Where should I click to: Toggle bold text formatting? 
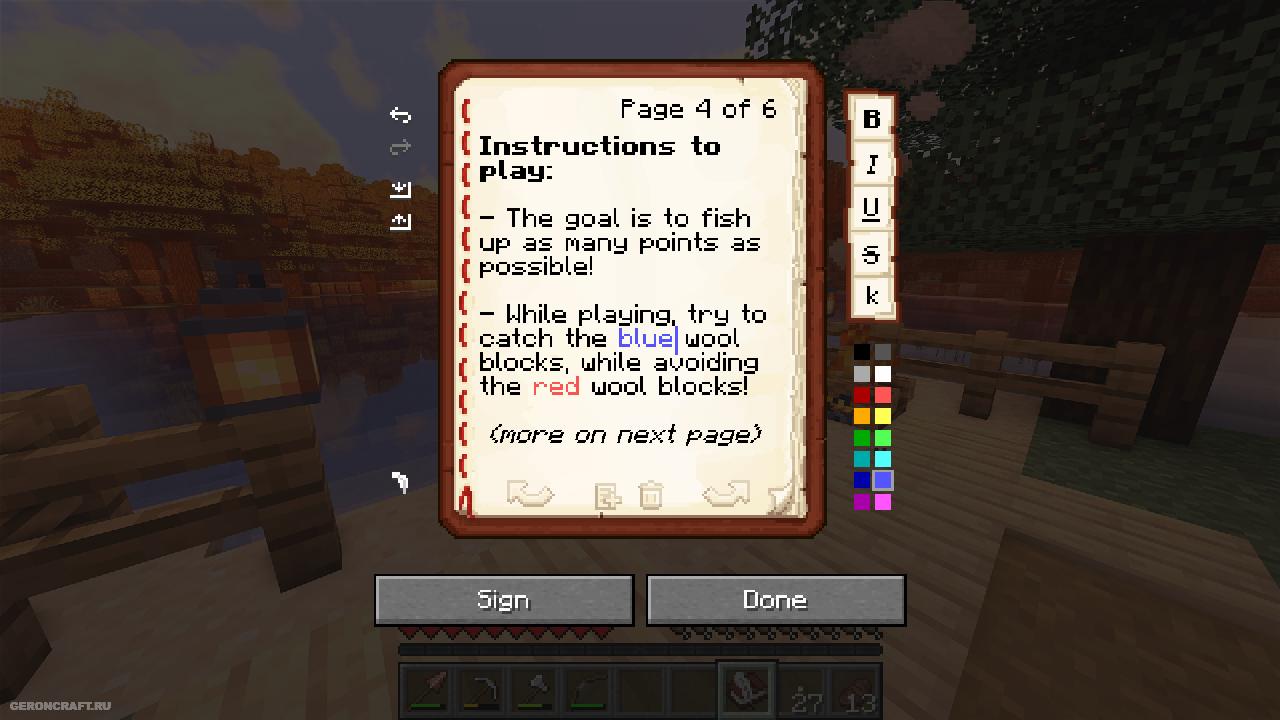coord(871,119)
